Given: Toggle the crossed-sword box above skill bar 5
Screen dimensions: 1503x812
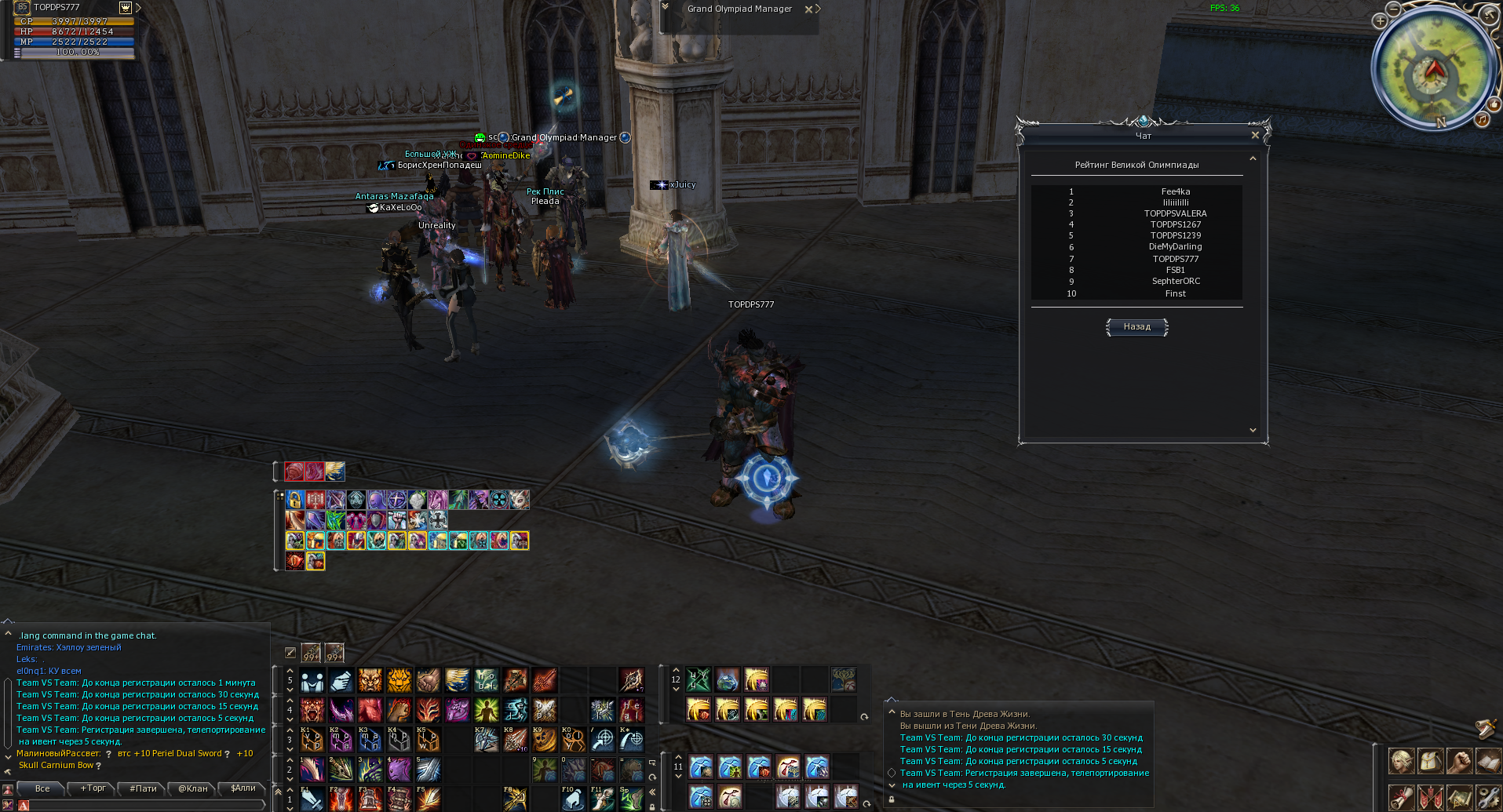Looking at the screenshot, I should [x=291, y=653].
